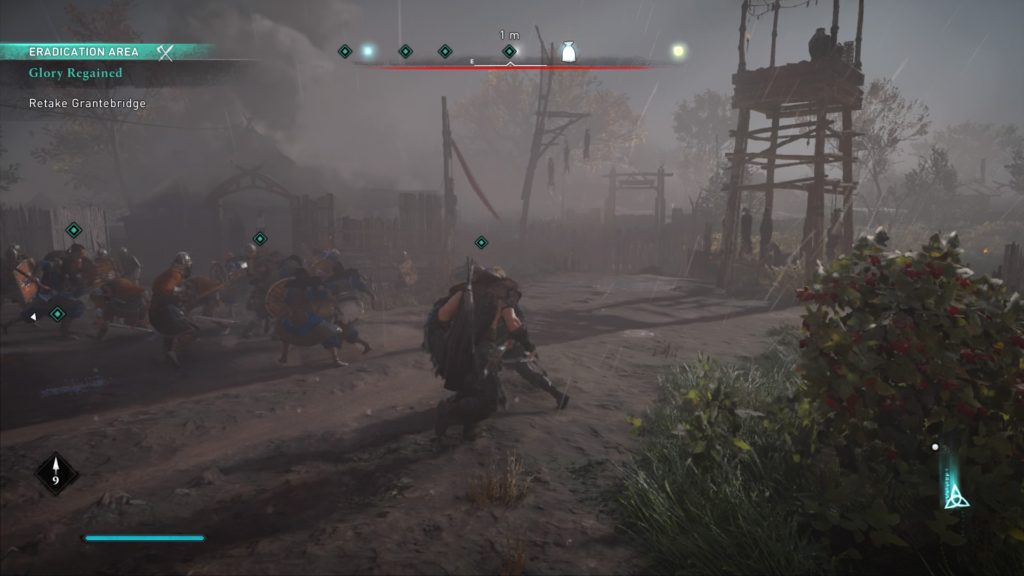The height and width of the screenshot is (576, 1024).
Task: Open the Glory Regained quest tracker
Action: pos(76,73)
